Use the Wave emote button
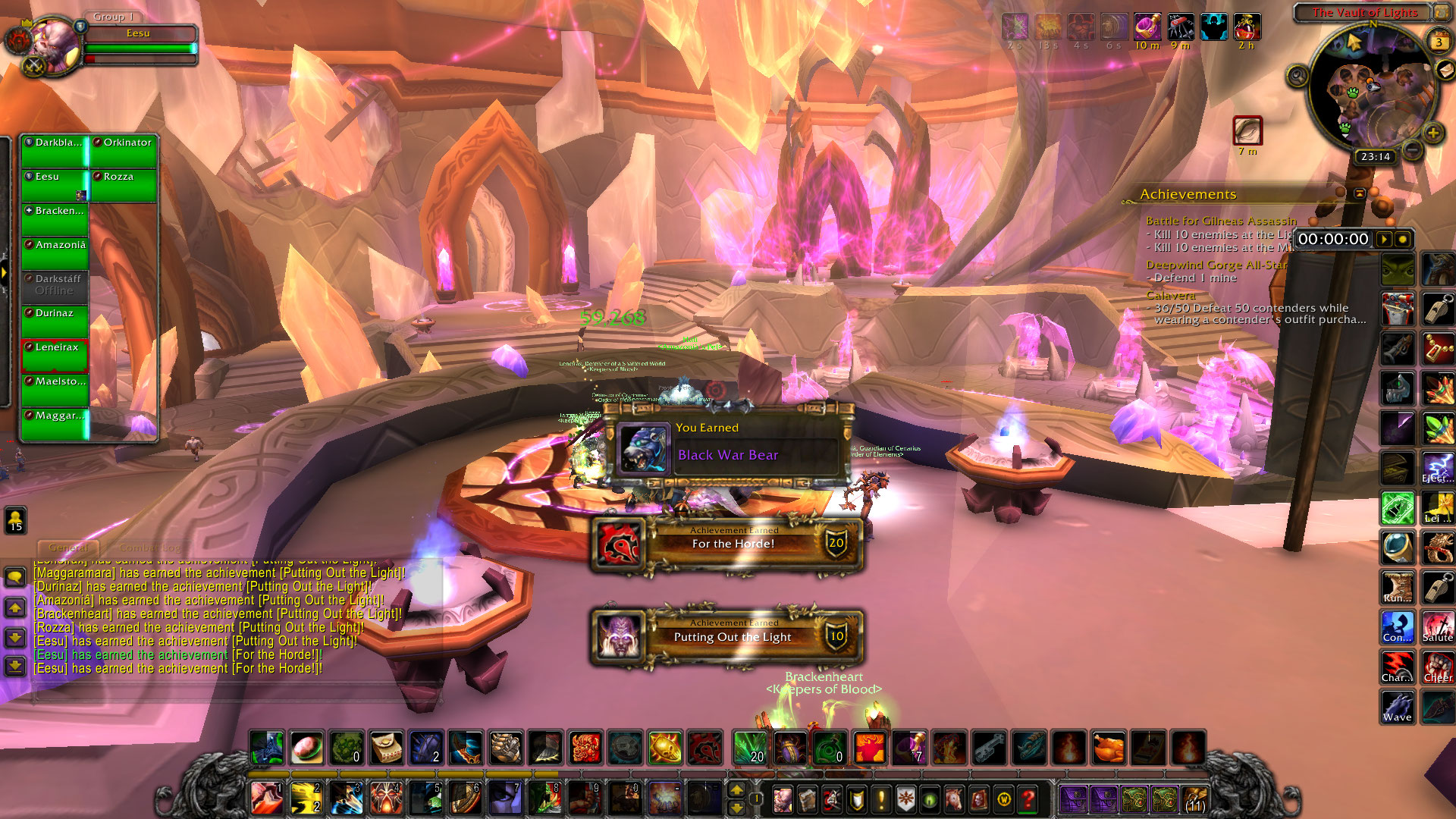 [1397, 707]
